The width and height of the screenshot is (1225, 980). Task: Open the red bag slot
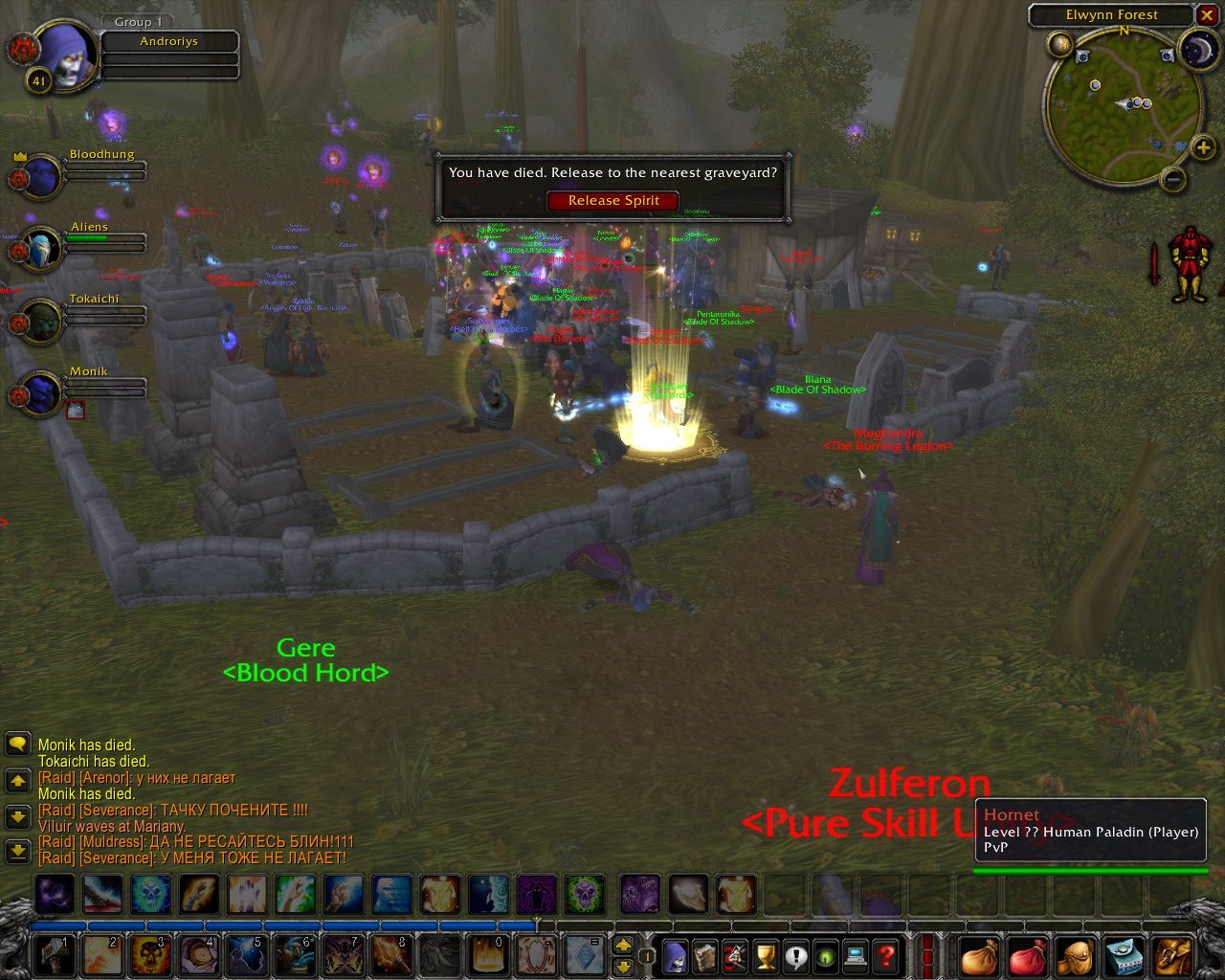1028,955
